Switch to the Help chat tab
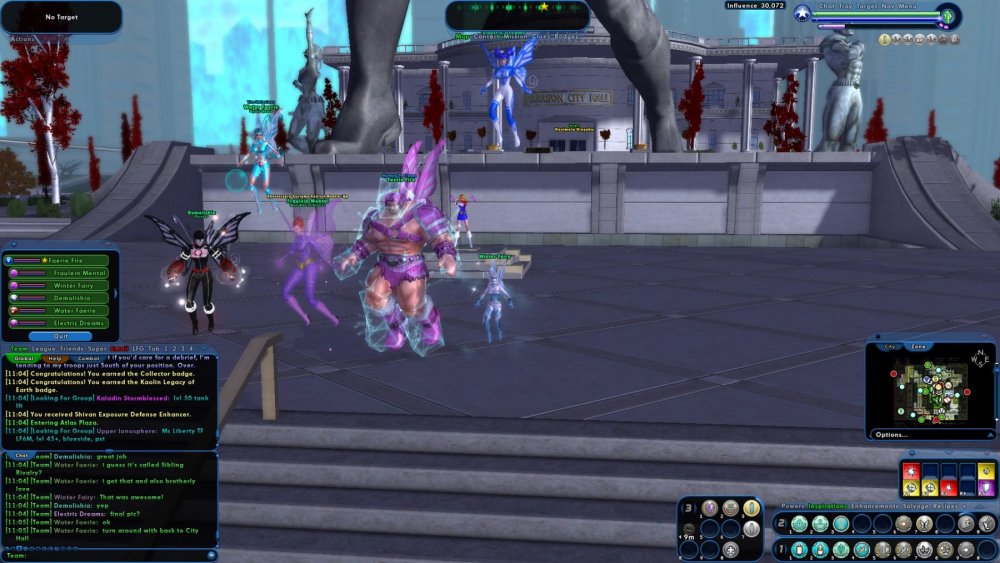Screen dimensions: 1000x563 (55, 358)
